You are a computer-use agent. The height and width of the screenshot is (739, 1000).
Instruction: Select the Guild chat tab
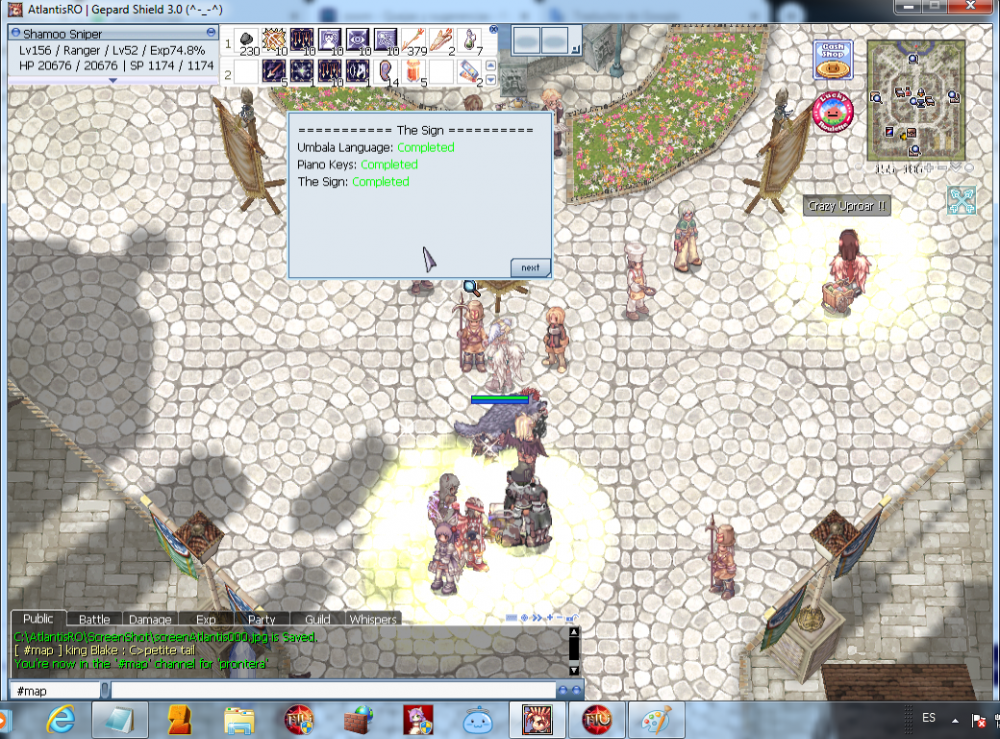[317, 619]
